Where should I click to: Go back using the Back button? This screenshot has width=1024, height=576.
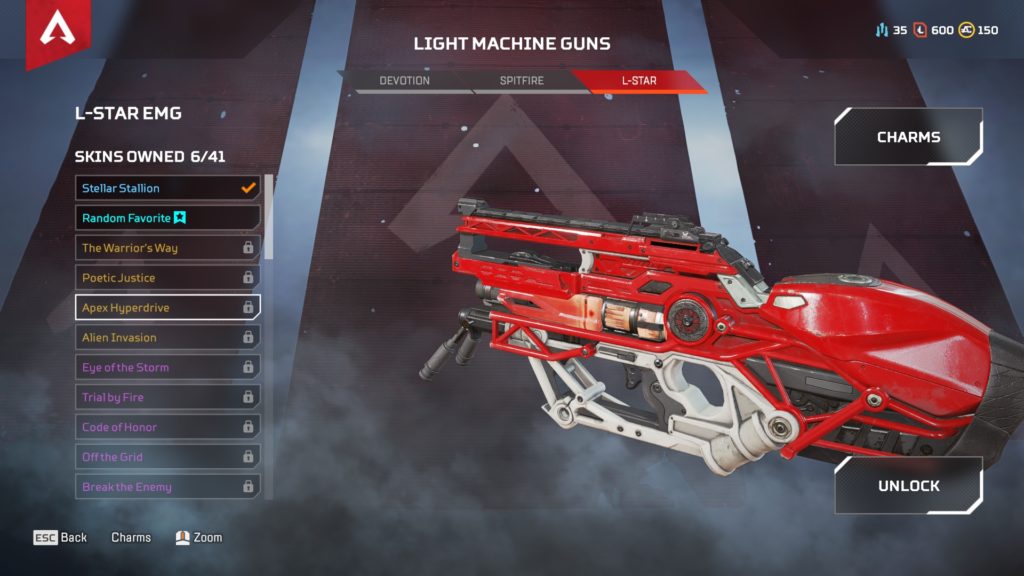61,538
